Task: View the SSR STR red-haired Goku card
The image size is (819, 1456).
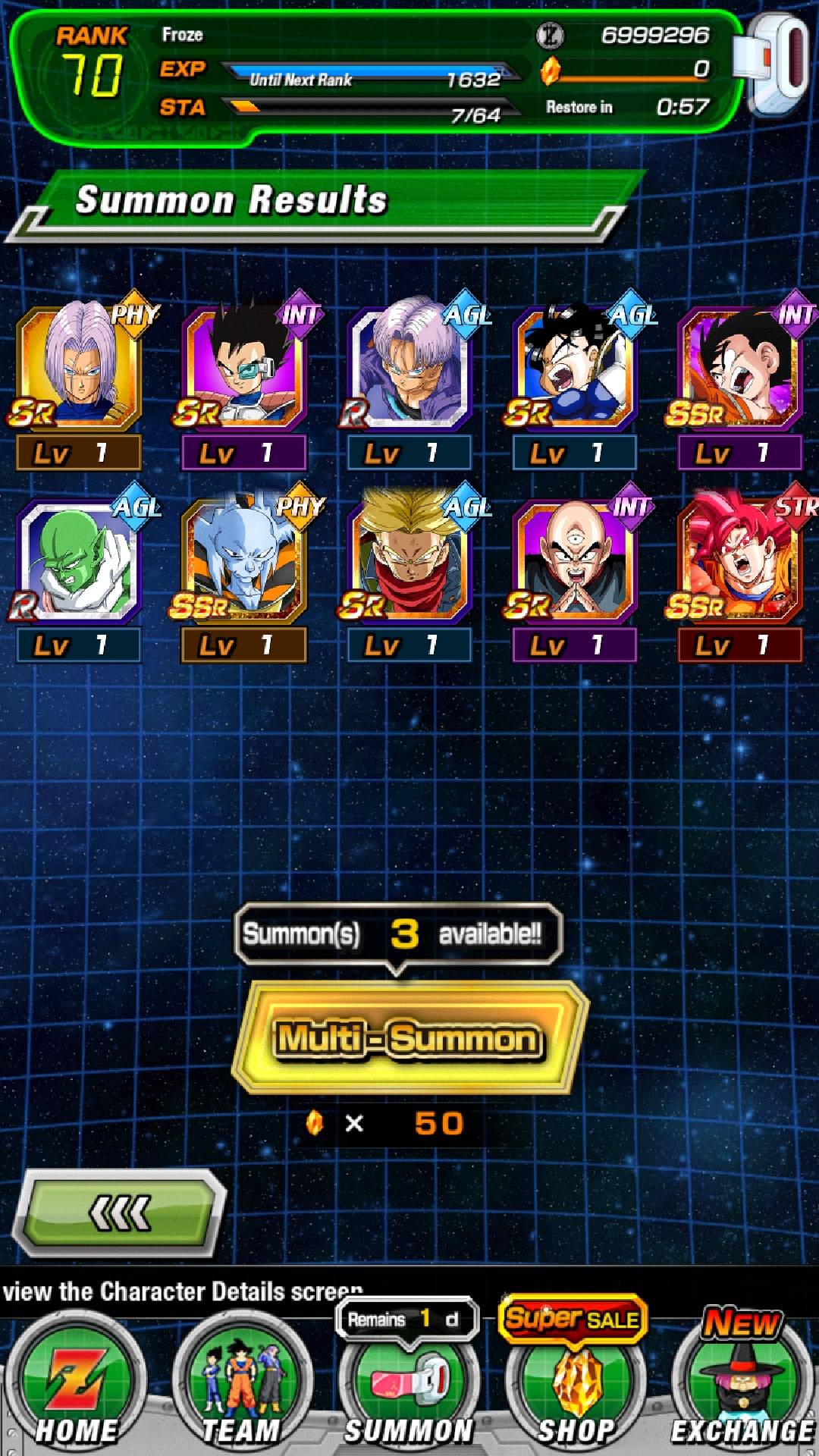Action: click(x=740, y=560)
